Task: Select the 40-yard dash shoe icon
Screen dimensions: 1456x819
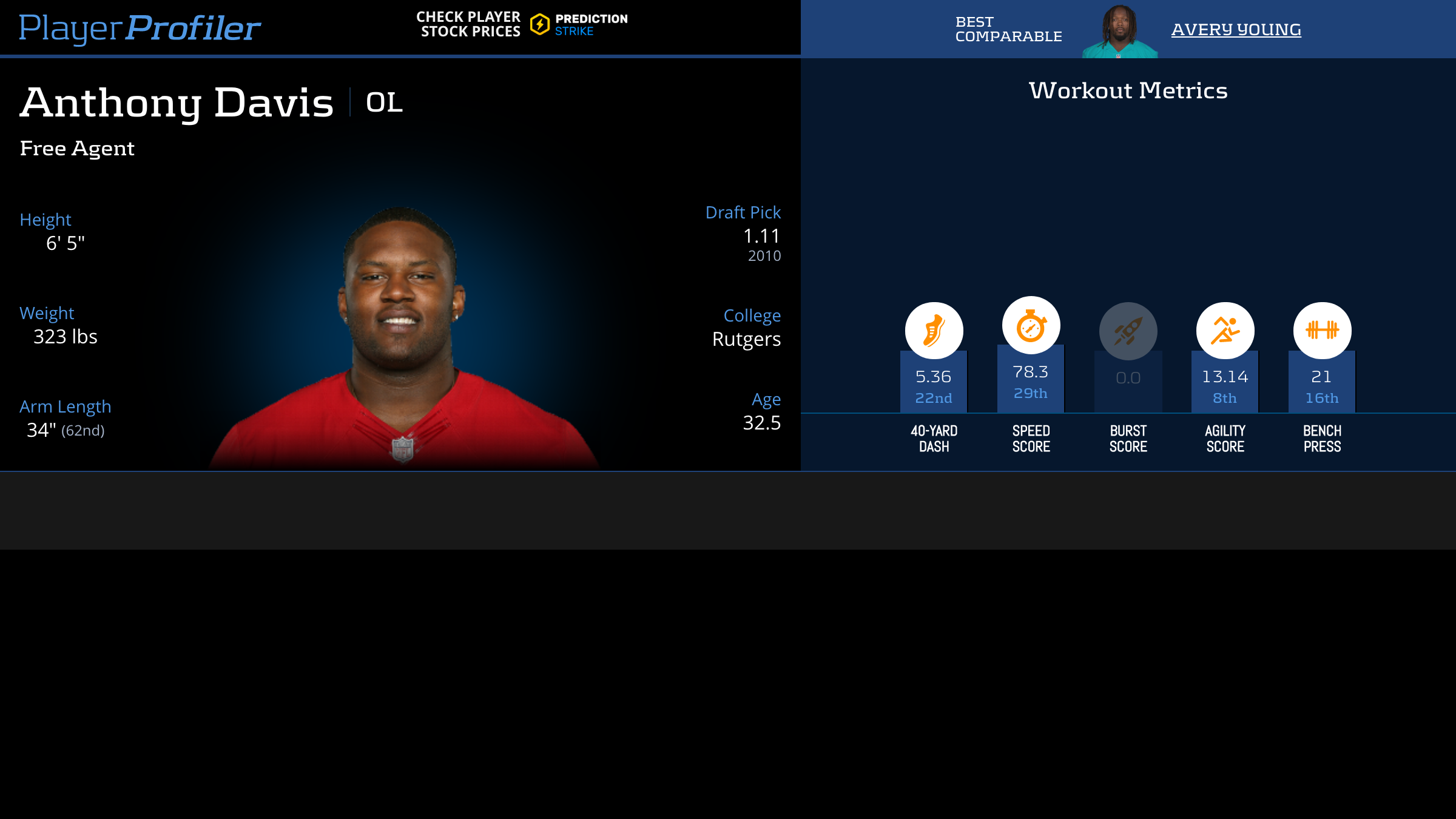Action: [x=934, y=331]
